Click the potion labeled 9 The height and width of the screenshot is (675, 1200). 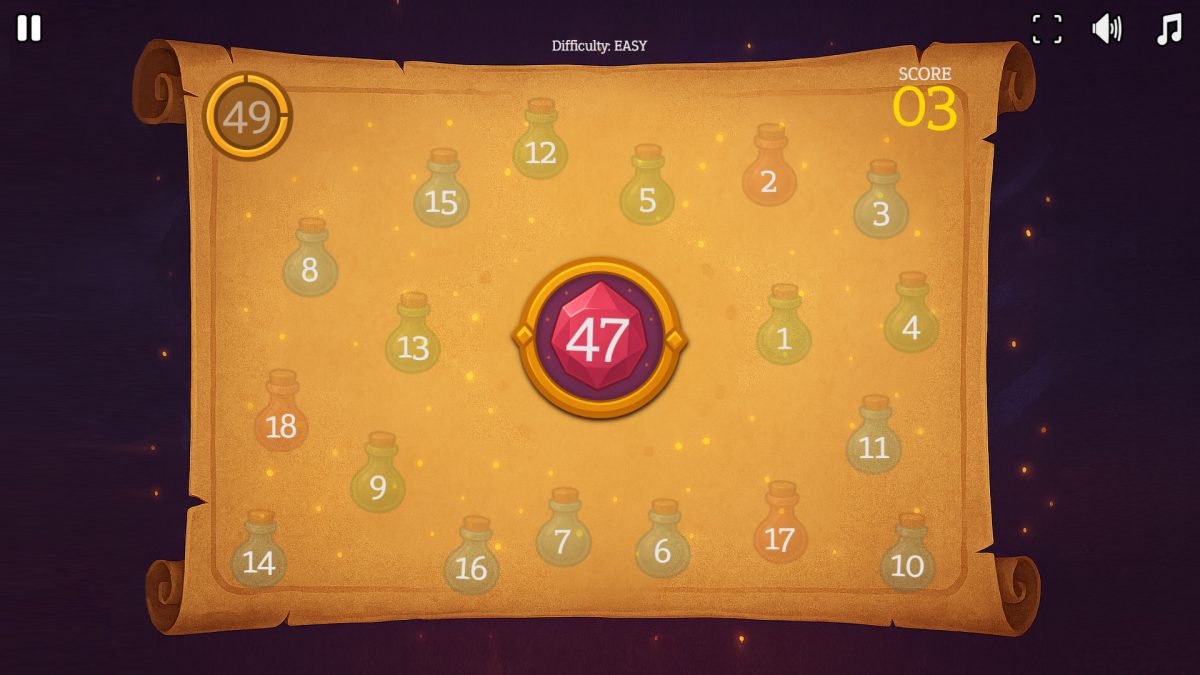click(378, 479)
